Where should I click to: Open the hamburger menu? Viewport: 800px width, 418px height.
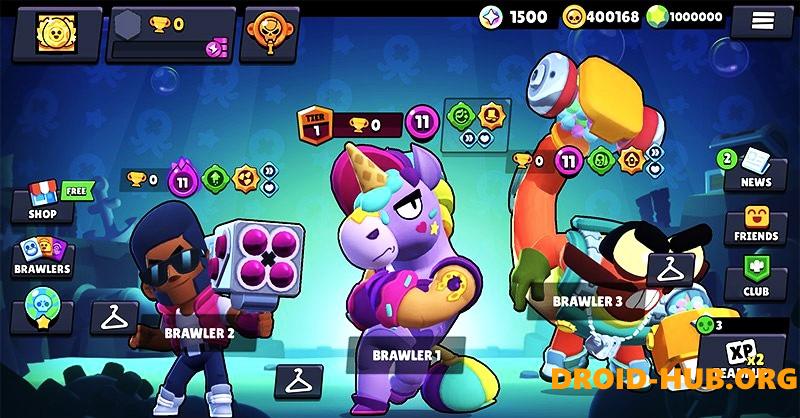click(763, 19)
